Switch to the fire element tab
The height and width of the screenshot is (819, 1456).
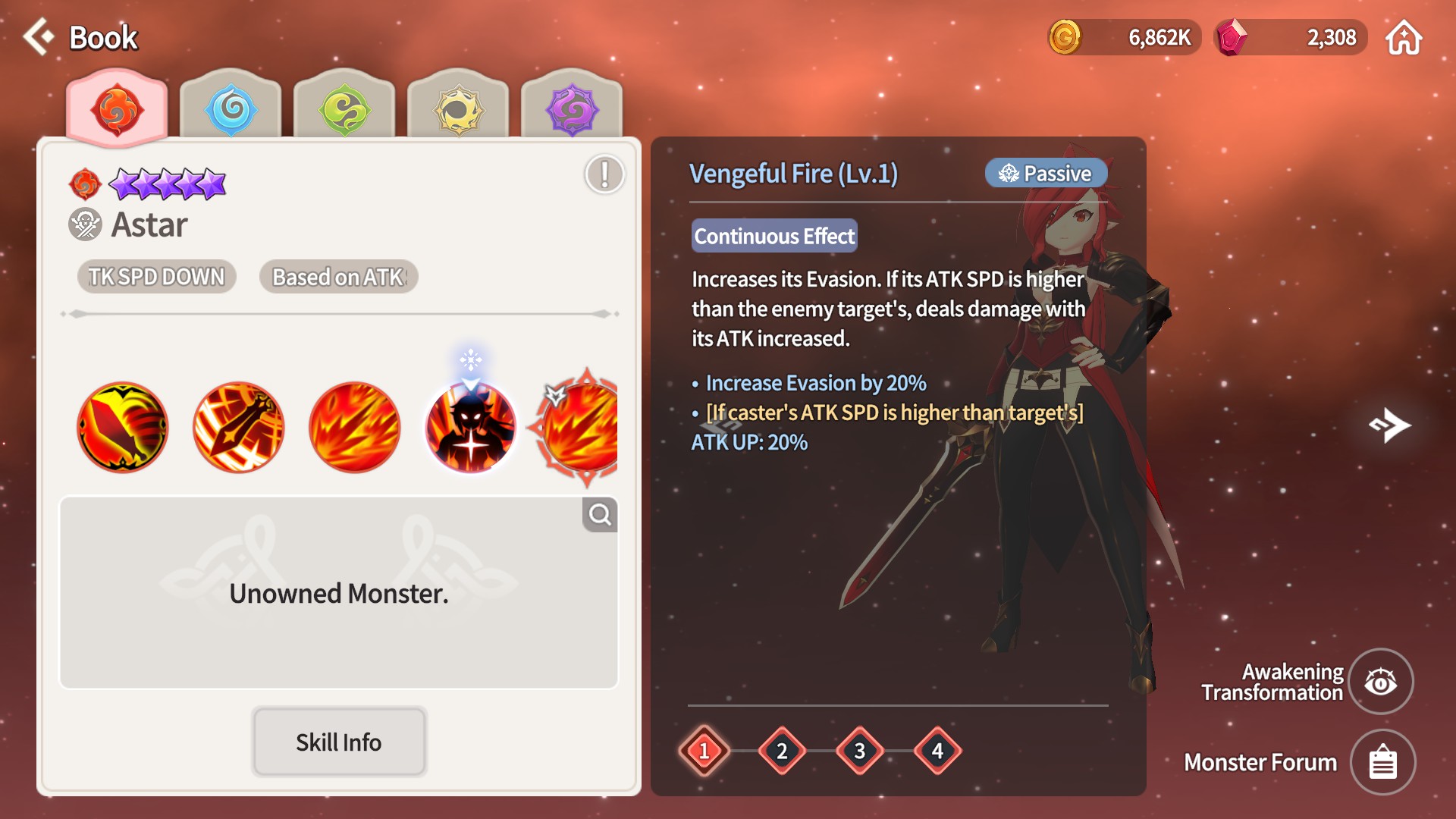117,109
